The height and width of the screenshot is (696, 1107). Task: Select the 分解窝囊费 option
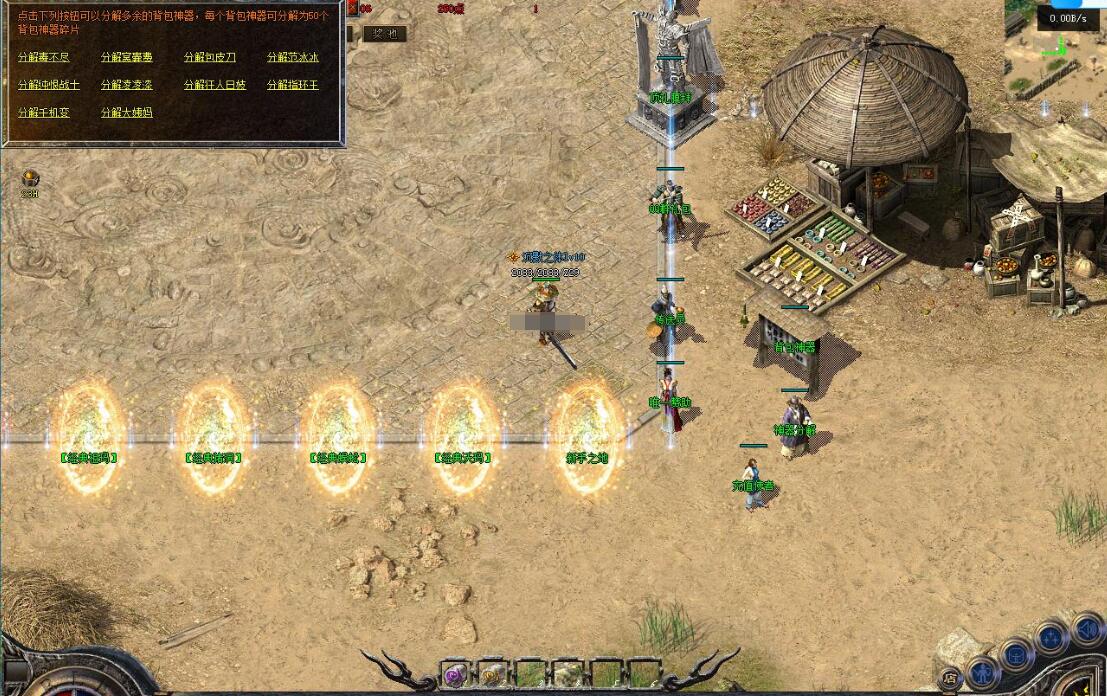(127, 58)
